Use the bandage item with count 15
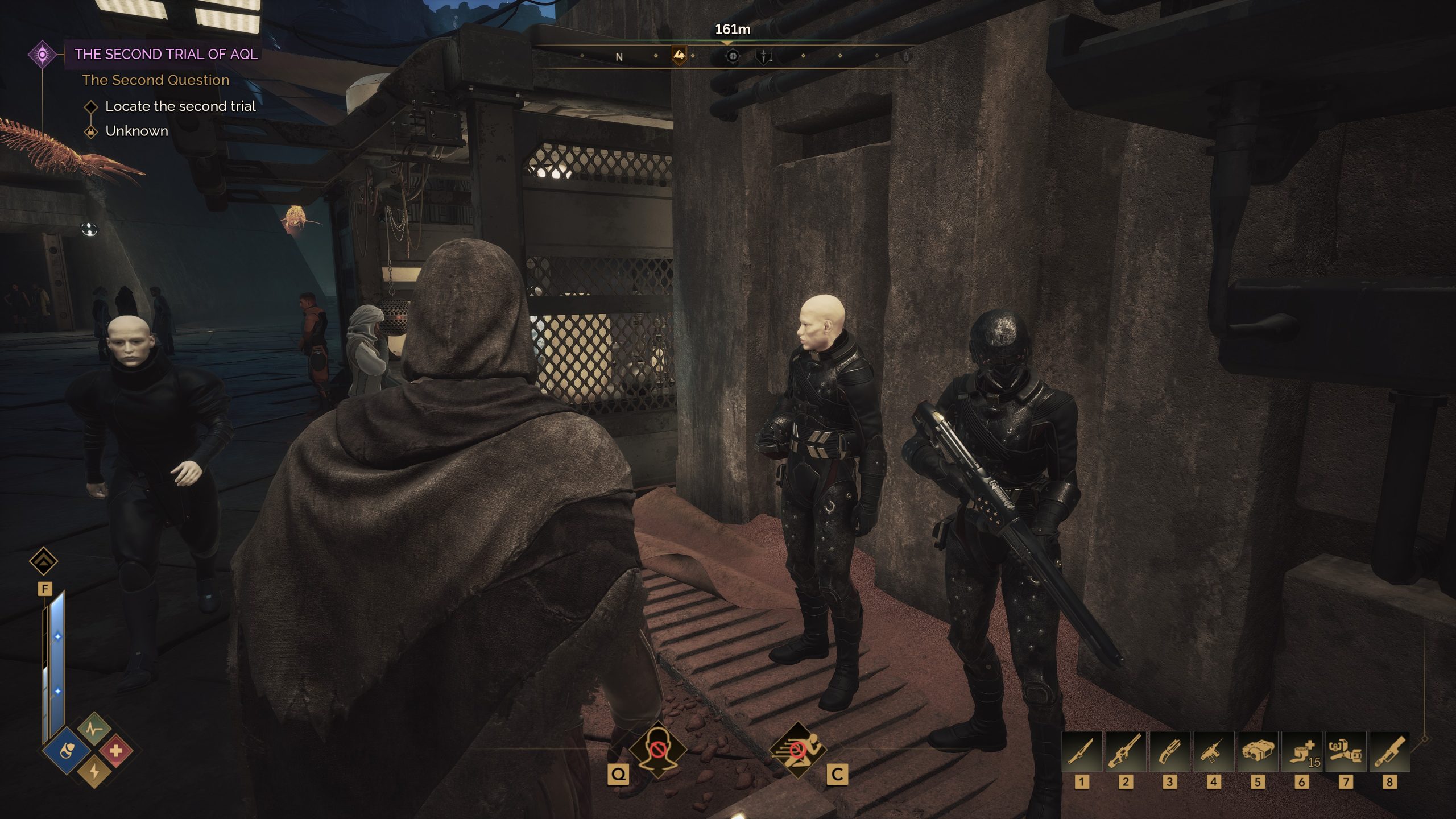Image resolution: width=1456 pixels, height=819 pixels. [x=1301, y=751]
